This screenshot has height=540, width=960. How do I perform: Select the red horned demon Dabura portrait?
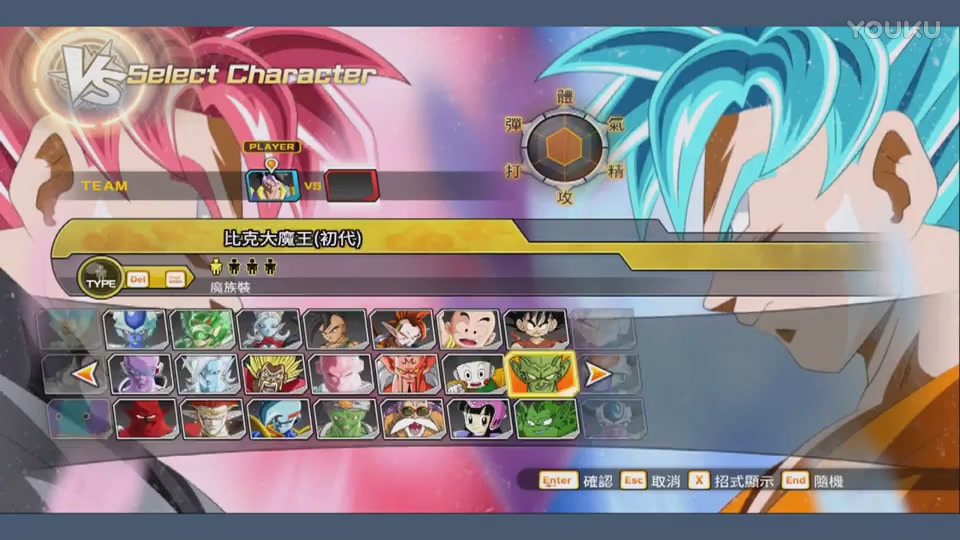coord(146,418)
